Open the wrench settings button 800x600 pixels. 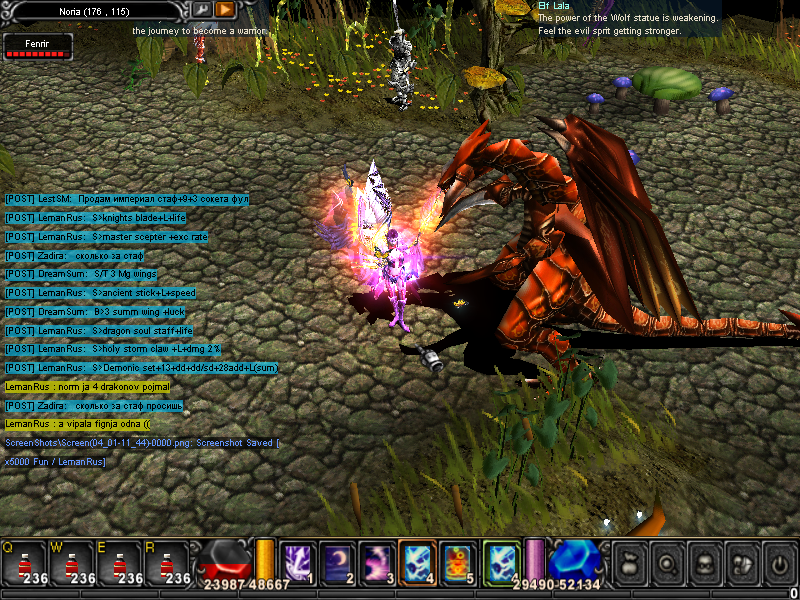point(202,9)
